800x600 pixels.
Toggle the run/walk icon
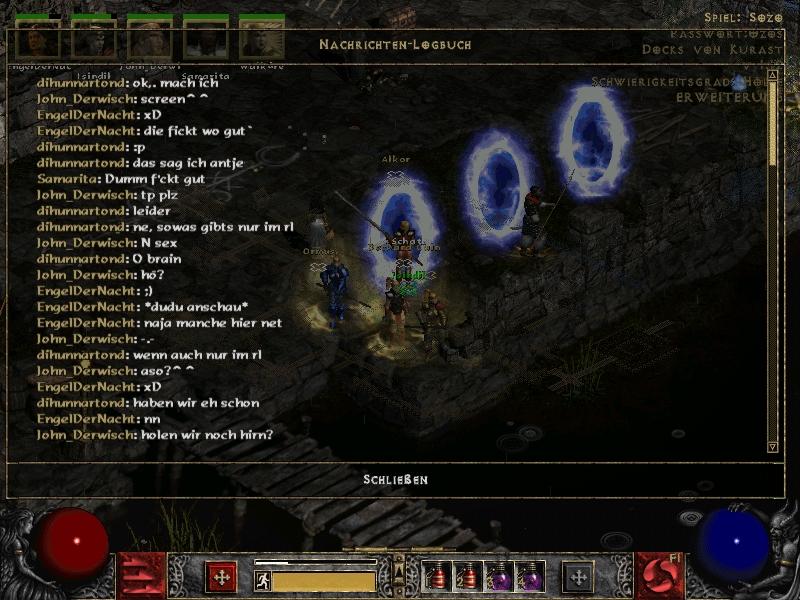coord(263,580)
